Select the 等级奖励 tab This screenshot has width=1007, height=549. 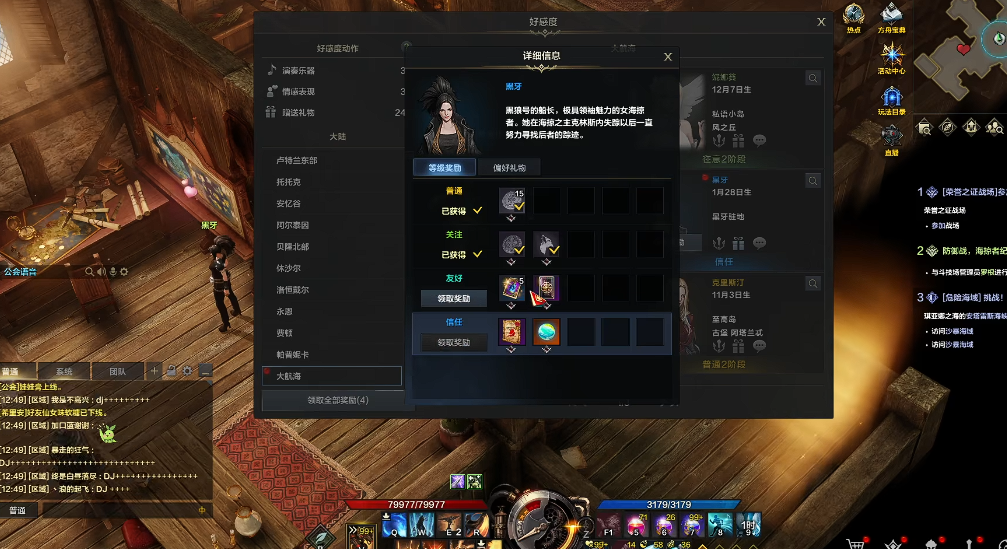pyautogui.click(x=444, y=168)
